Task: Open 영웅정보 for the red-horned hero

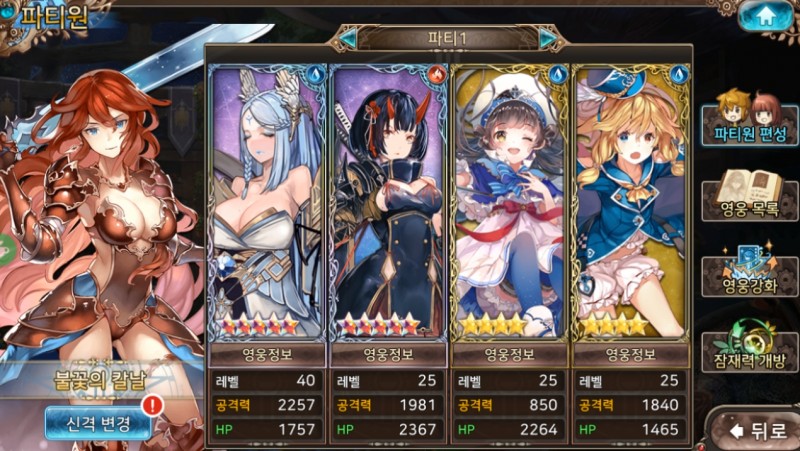Action: [x=388, y=353]
